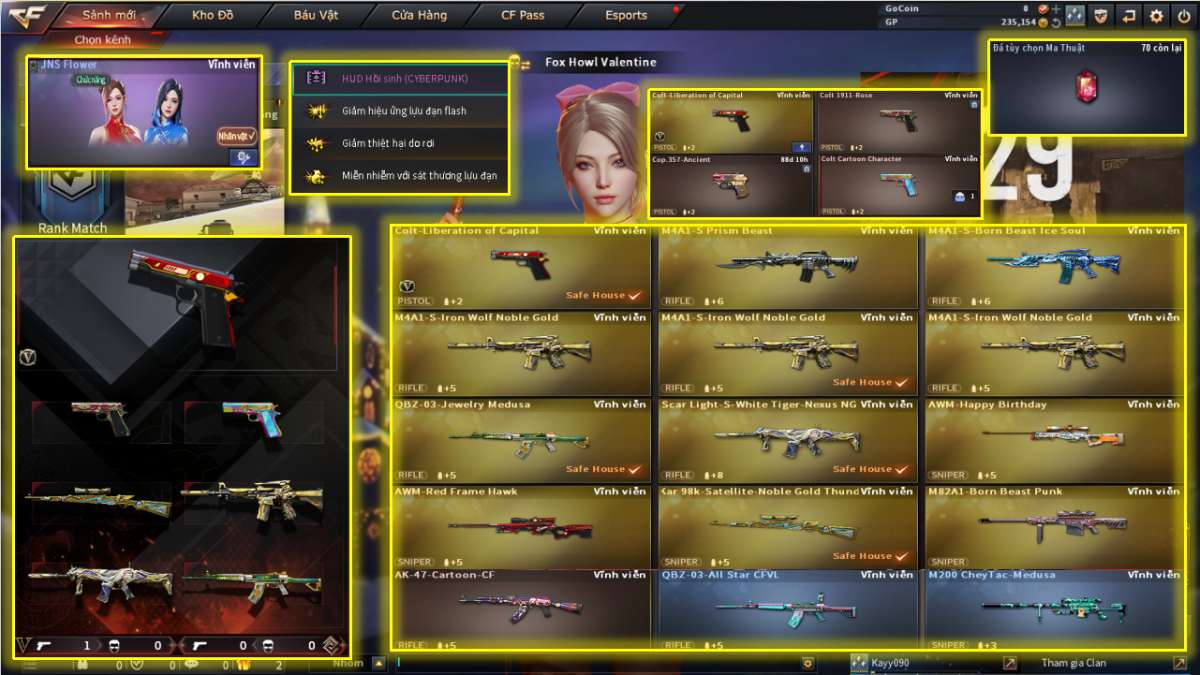This screenshot has width=1200, height=675.
Task: Pick the M4A1-S Born Beast Ice Soul tile
Action: point(1054,267)
